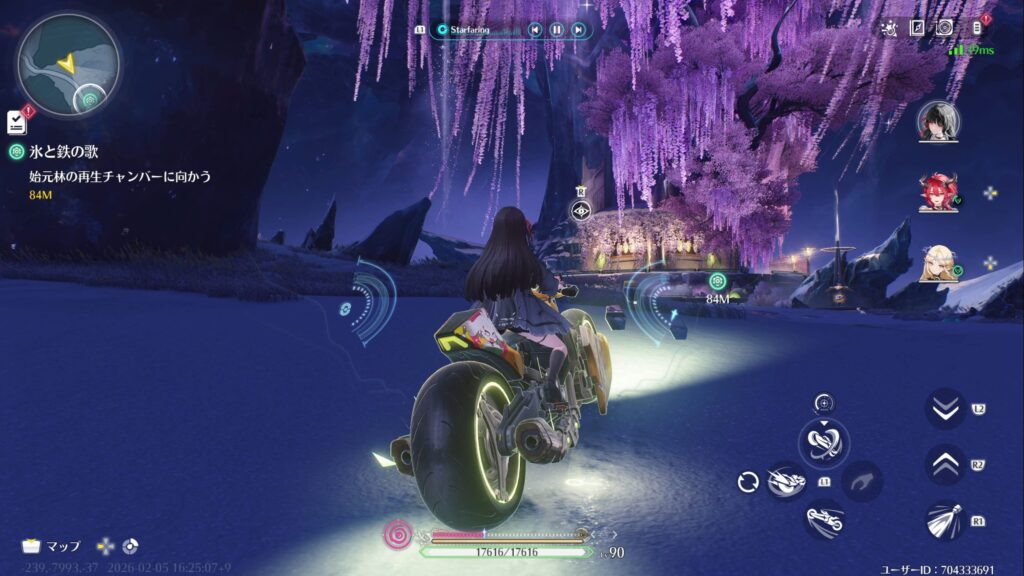Activate the motorcycle dismount skill icon
1024x576 pixels.
pyautogui.click(x=825, y=519)
